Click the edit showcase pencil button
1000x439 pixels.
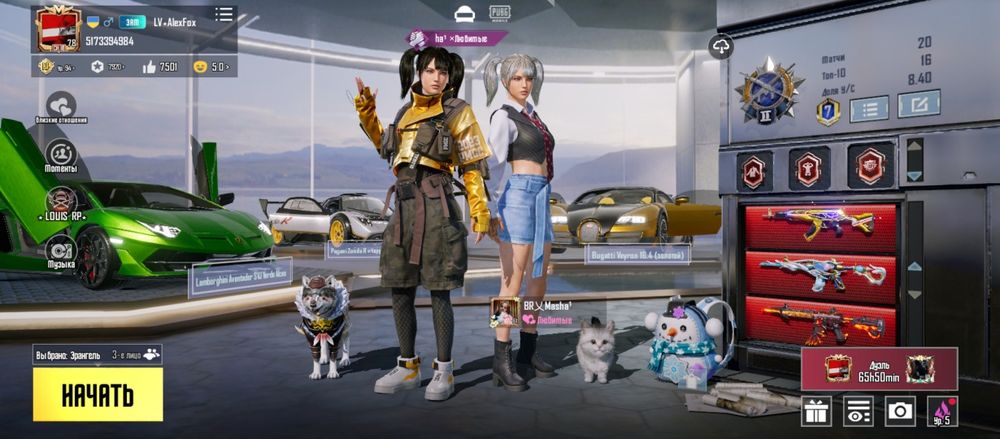pyautogui.click(x=918, y=104)
